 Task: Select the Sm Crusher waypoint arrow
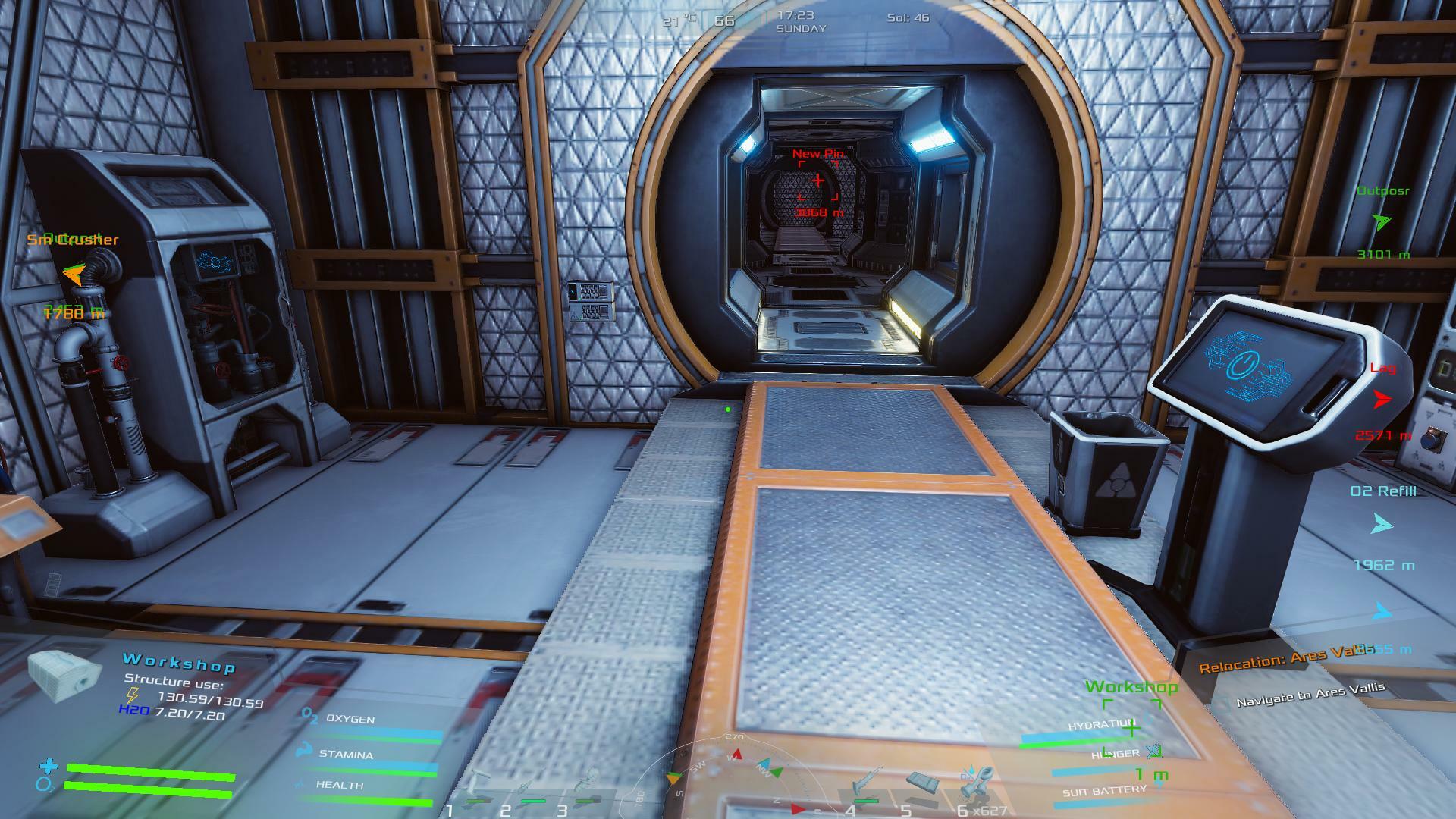pyautogui.click(x=73, y=274)
